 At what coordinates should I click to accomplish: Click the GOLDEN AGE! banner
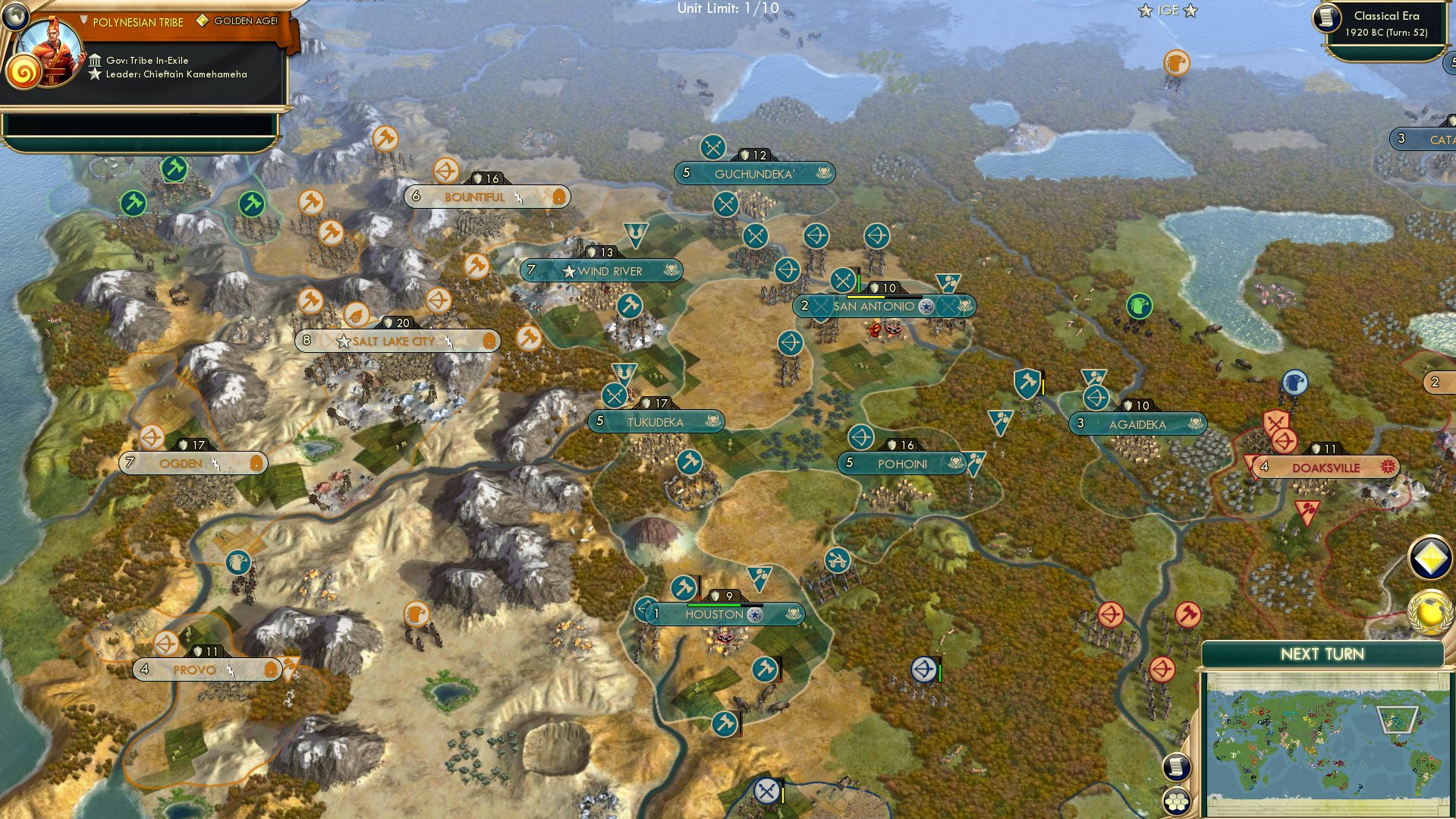tap(247, 22)
